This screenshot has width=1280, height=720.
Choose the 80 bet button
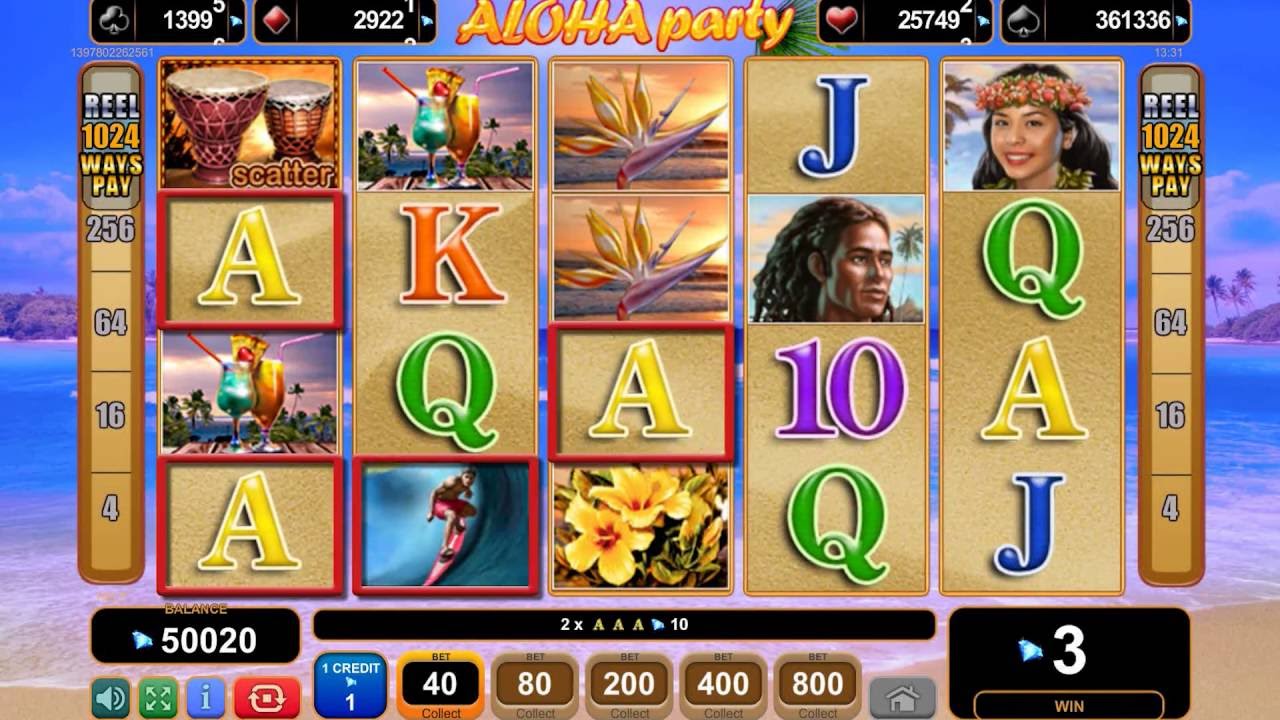tap(535, 686)
